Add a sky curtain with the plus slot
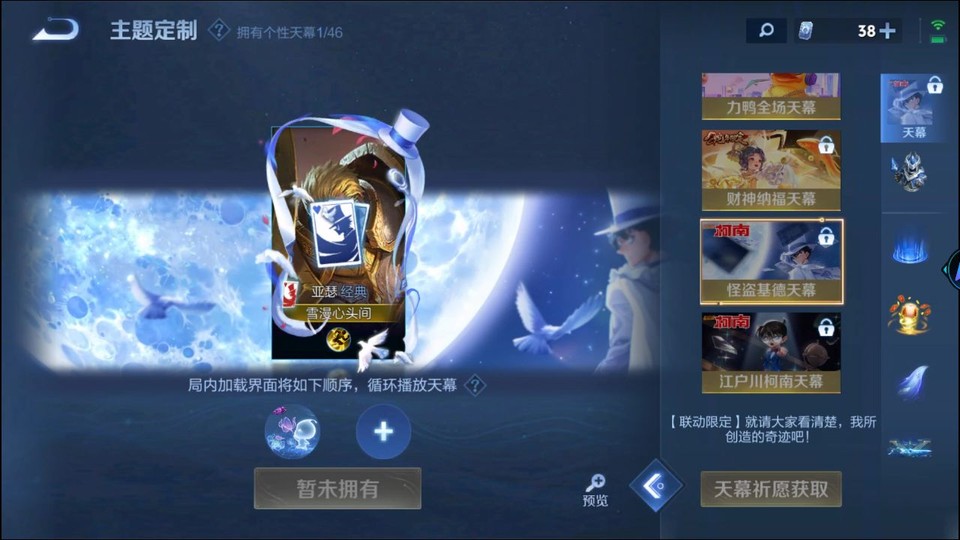Viewport: 960px width, 540px height. [x=383, y=432]
